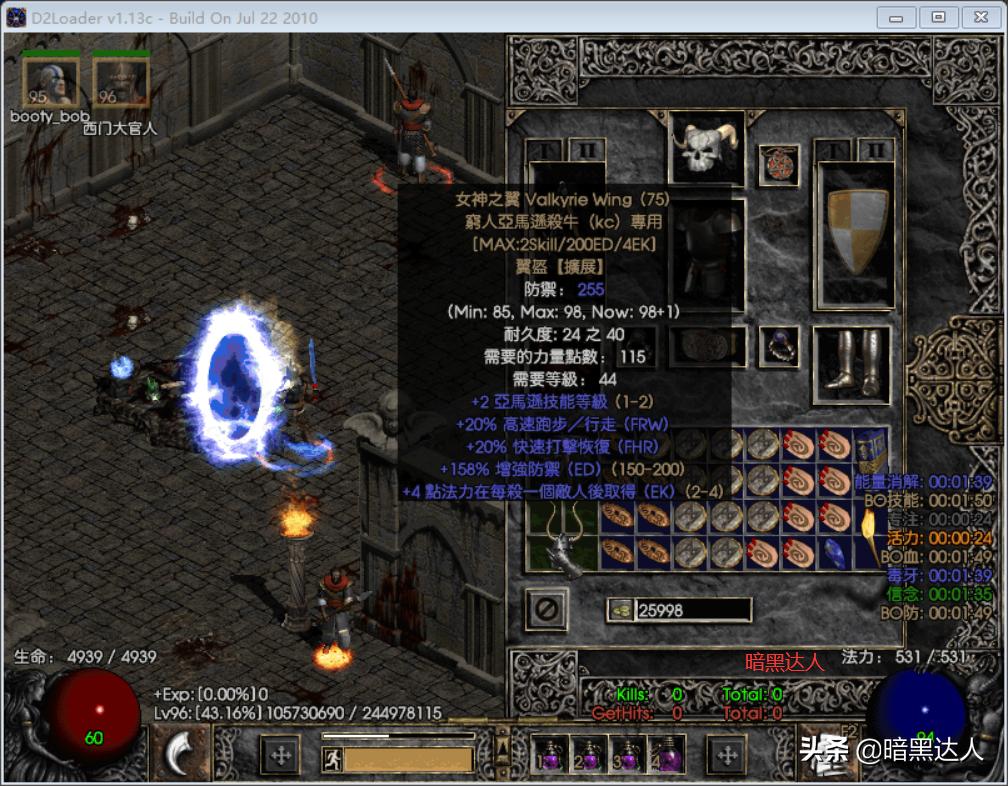This screenshot has width=1008, height=786.
Task: Close the inventory with the cancel button
Action: point(547,609)
